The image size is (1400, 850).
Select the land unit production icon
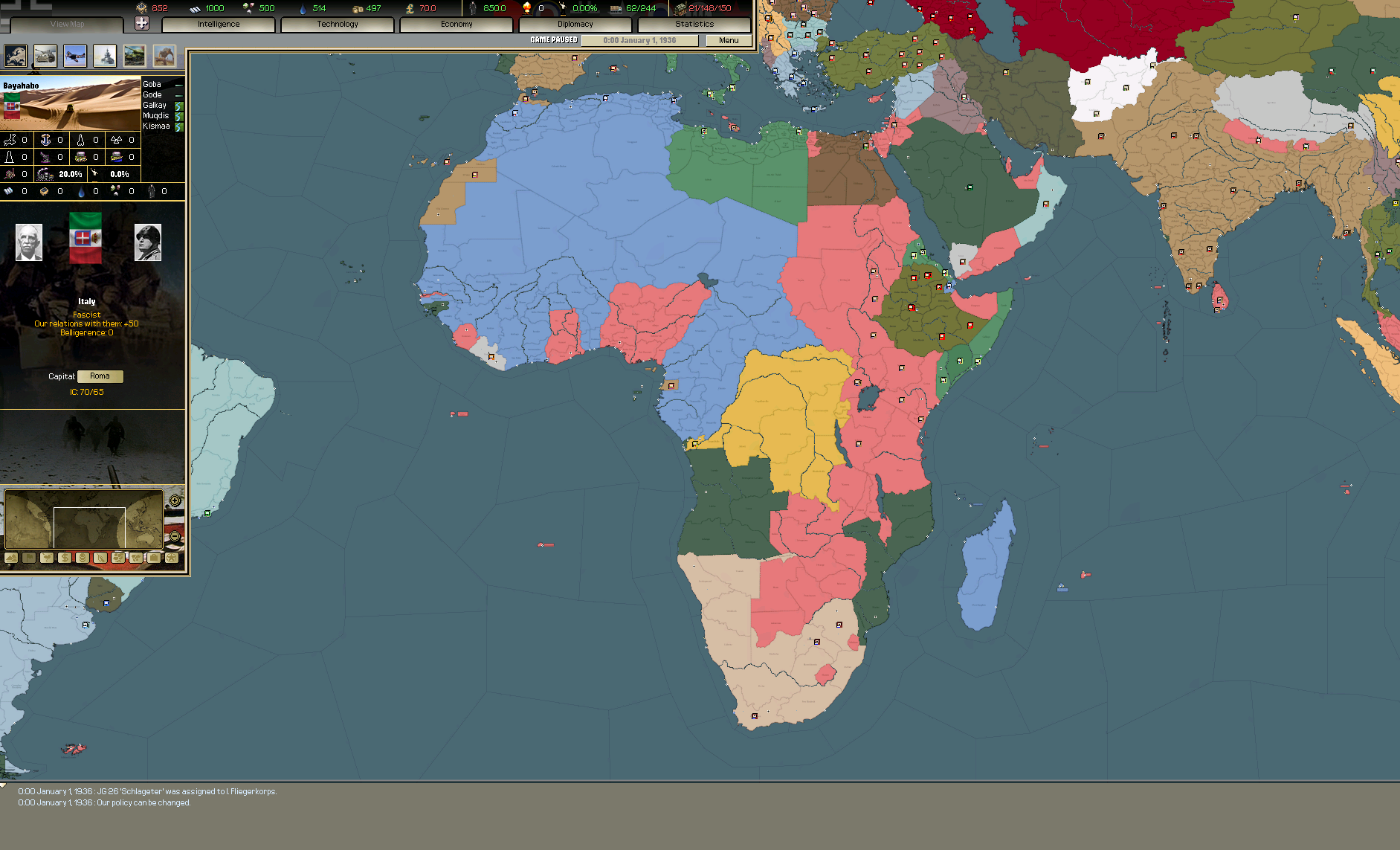tap(45, 56)
